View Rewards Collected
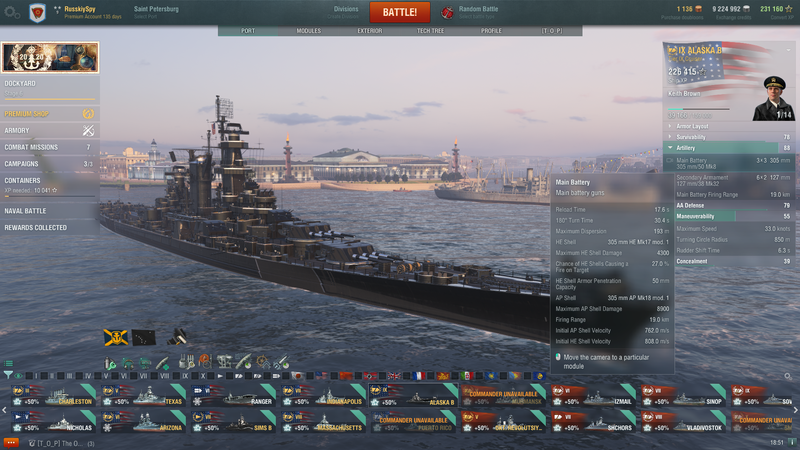This screenshot has height=450, width=800. coord(49,227)
